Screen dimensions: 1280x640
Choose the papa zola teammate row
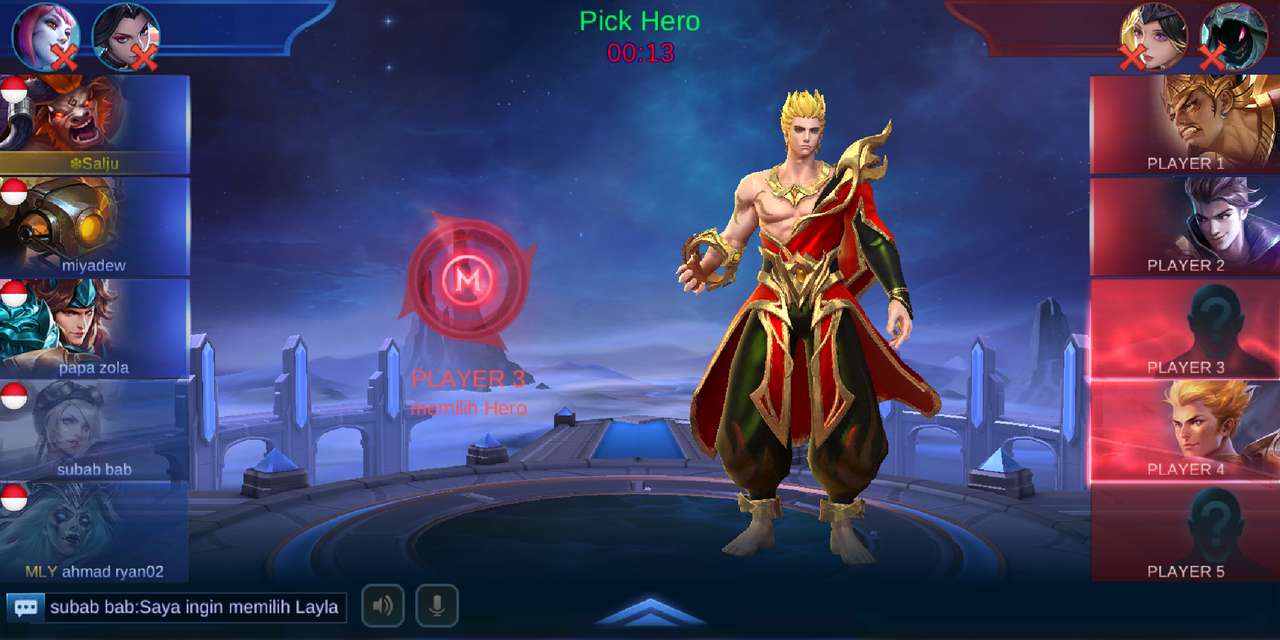[x=95, y=329]
